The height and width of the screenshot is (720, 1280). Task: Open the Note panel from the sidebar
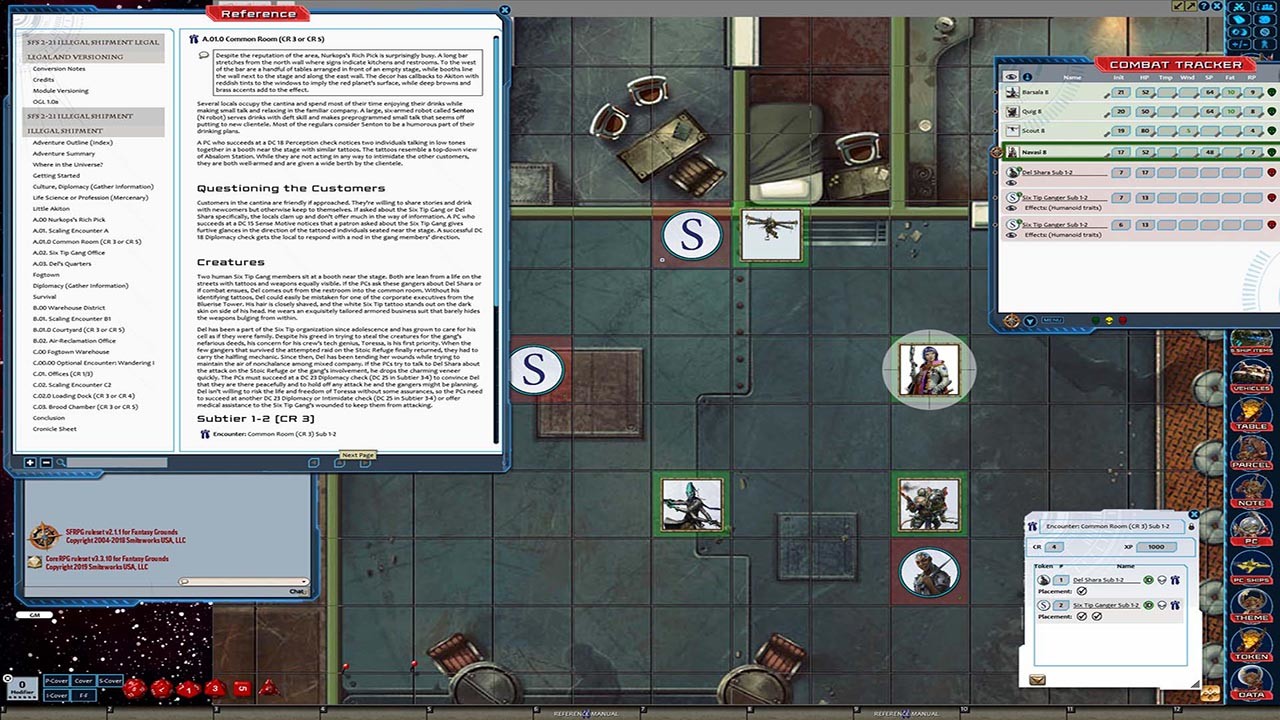point(1252,492)
